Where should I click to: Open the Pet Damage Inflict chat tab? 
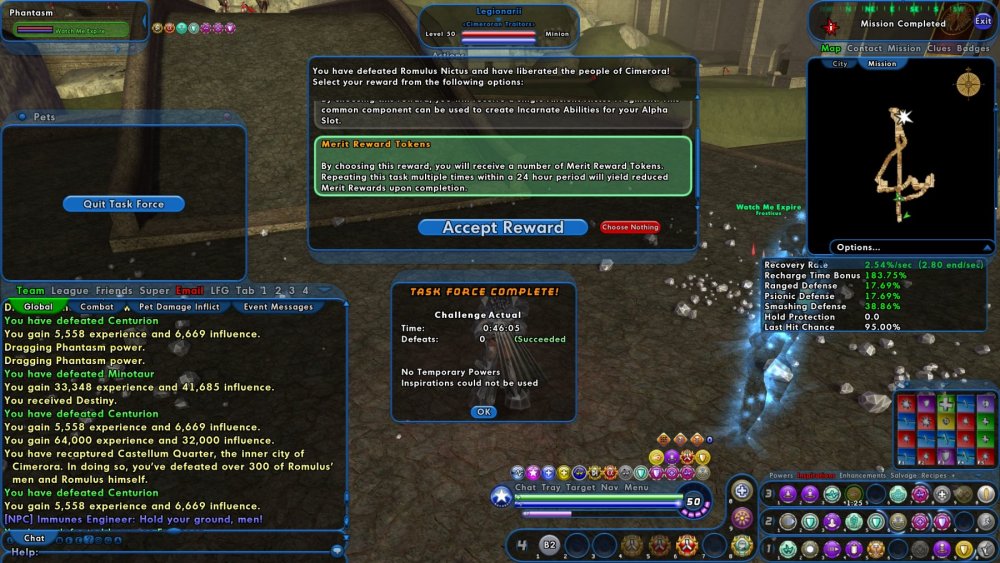(x=179, y=307)
